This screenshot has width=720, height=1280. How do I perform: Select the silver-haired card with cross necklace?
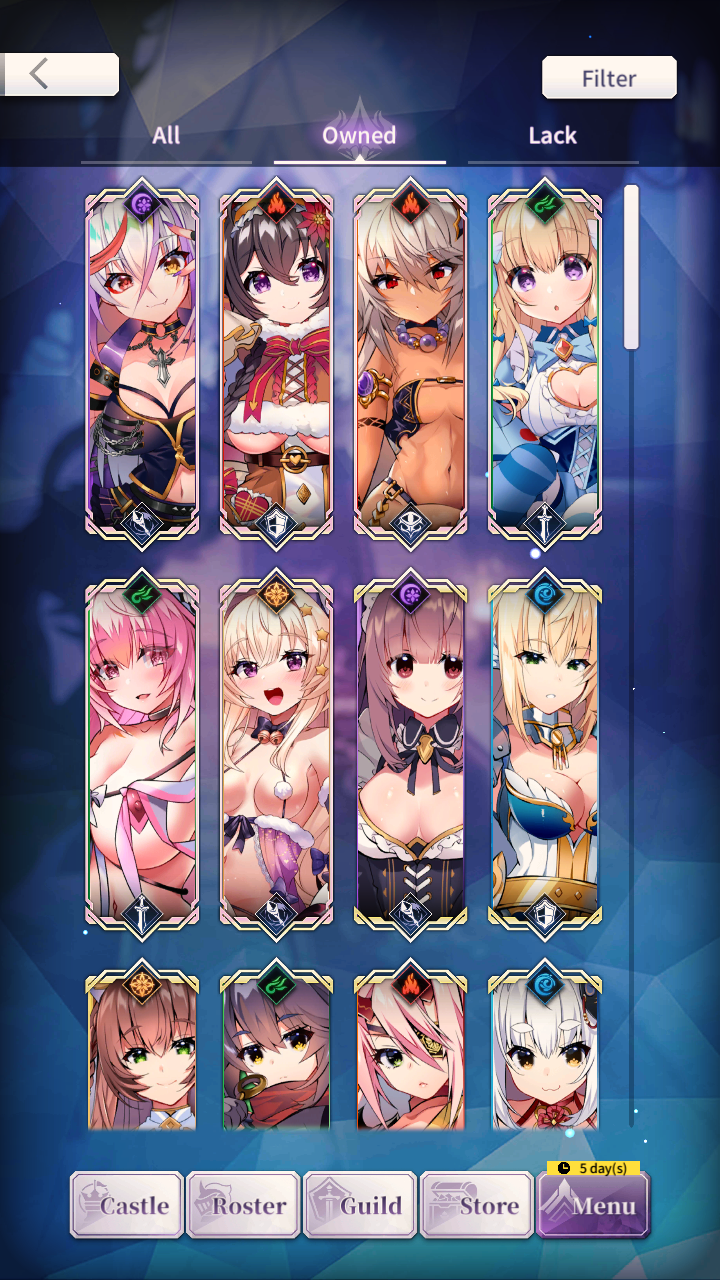tap(142, 365)
